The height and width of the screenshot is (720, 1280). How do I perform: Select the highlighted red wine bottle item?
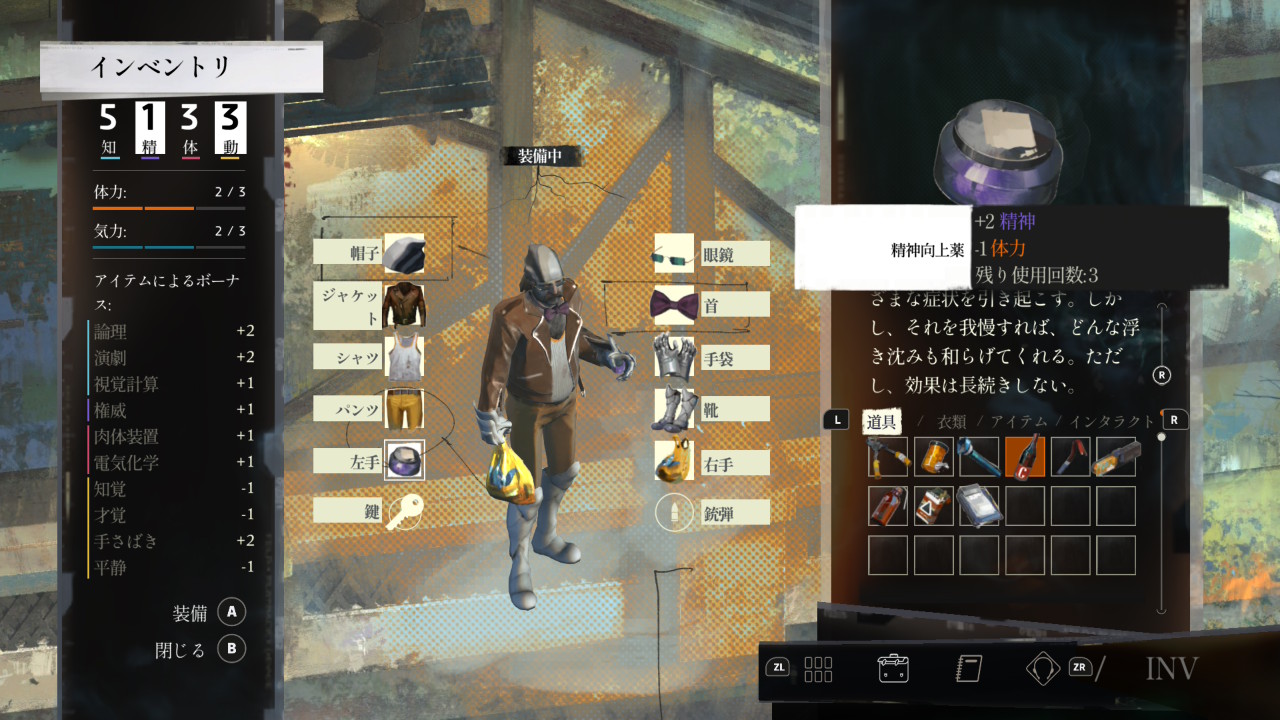pyautogui.click(x=1025, y=456)
